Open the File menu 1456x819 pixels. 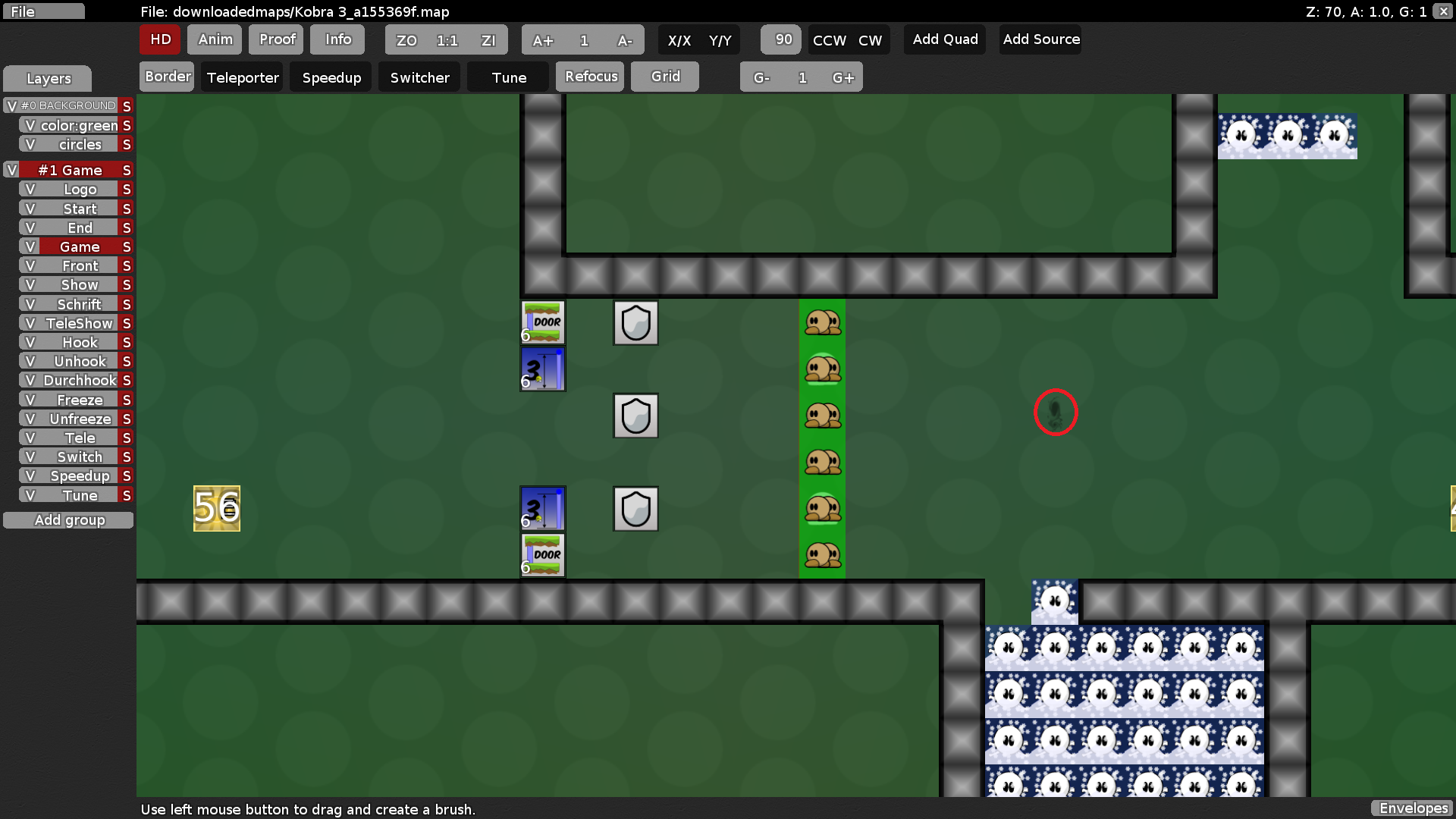coord(43,11)
